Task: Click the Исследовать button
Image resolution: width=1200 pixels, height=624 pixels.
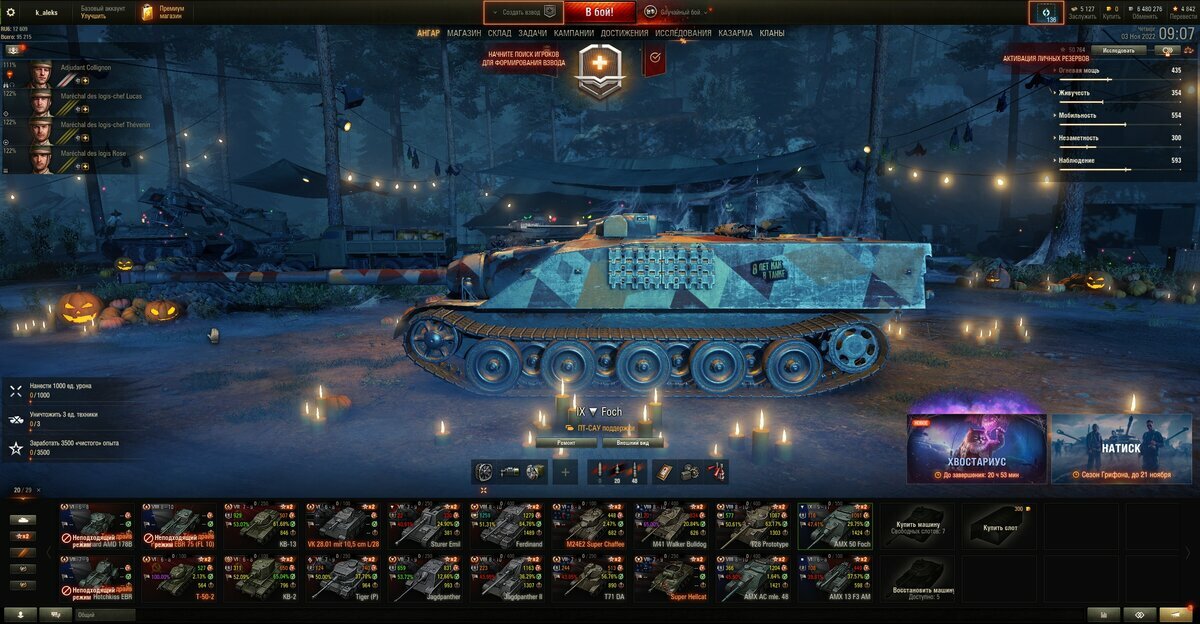Action: (x=1118, y=49)
